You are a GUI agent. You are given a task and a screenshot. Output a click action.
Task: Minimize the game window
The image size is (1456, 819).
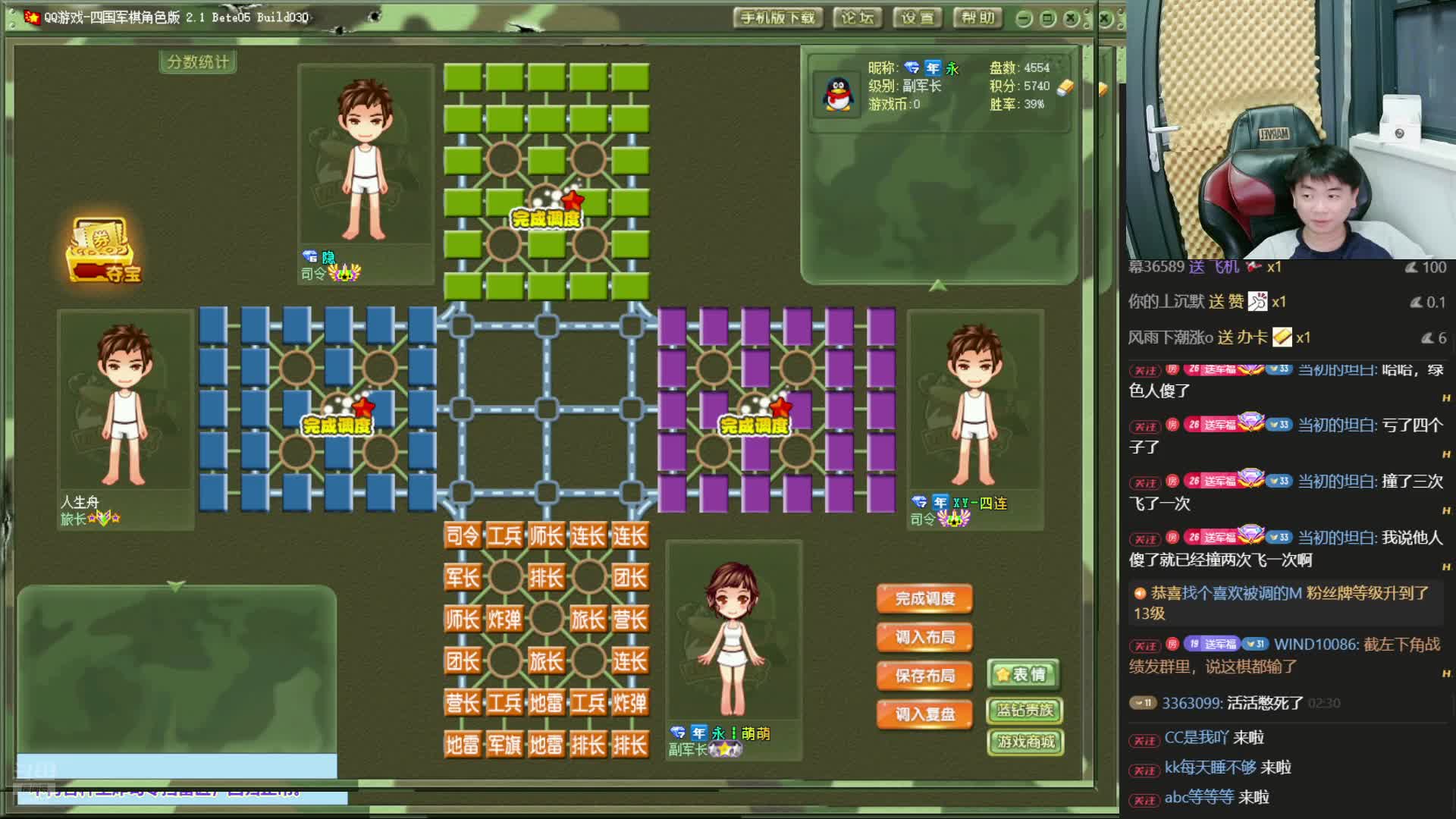pos(1024,19)
